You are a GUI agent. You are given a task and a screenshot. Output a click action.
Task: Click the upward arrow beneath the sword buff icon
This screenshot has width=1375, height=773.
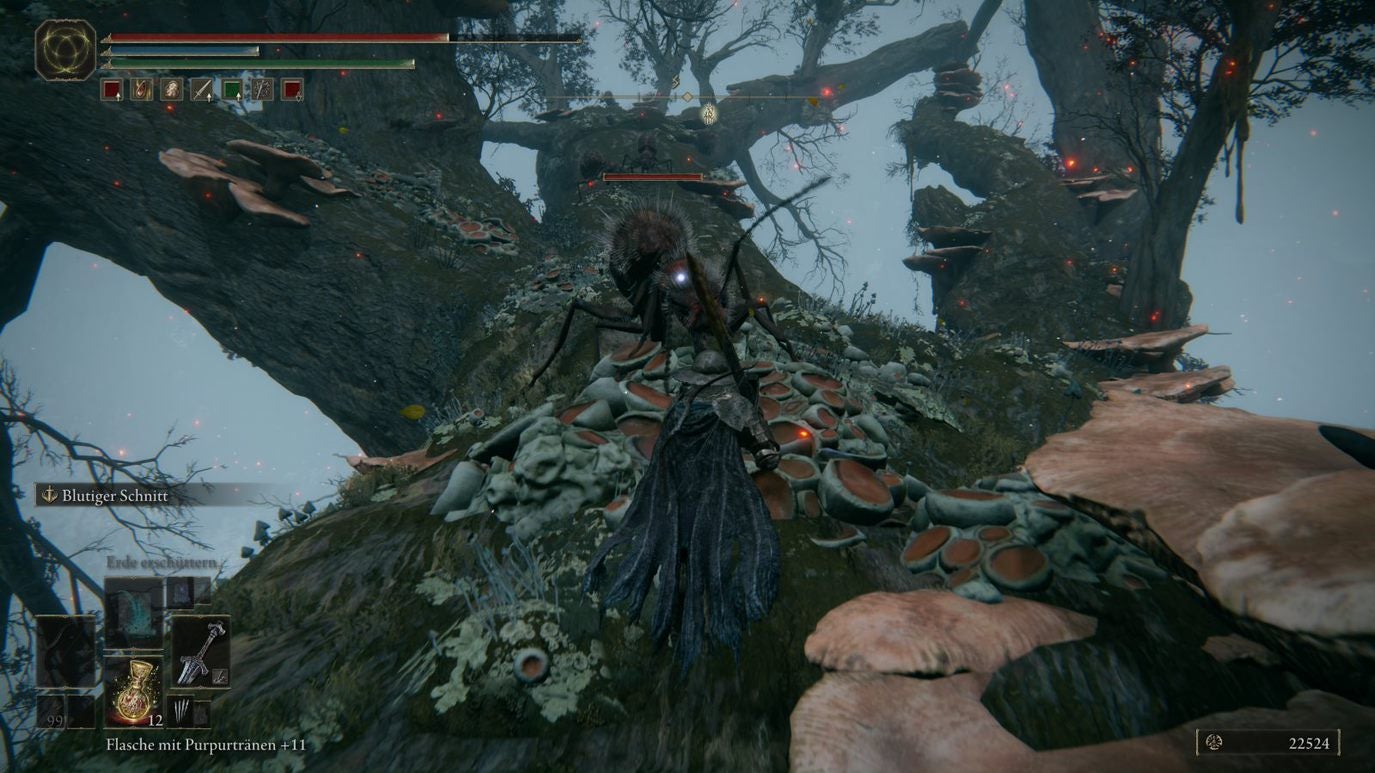click(x=209, y=98)
